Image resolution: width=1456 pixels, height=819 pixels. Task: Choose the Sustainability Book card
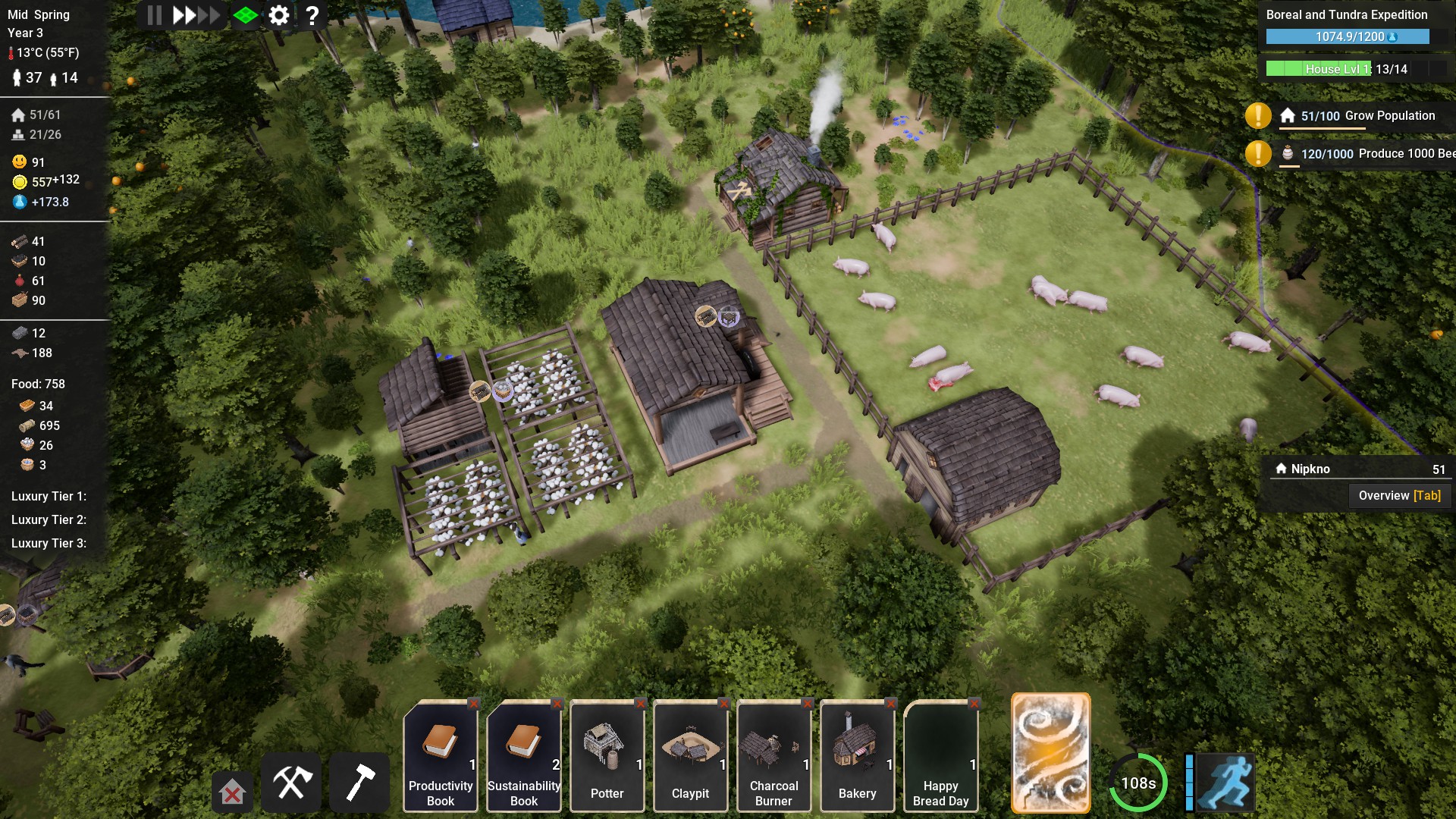[x=524, y=757]
